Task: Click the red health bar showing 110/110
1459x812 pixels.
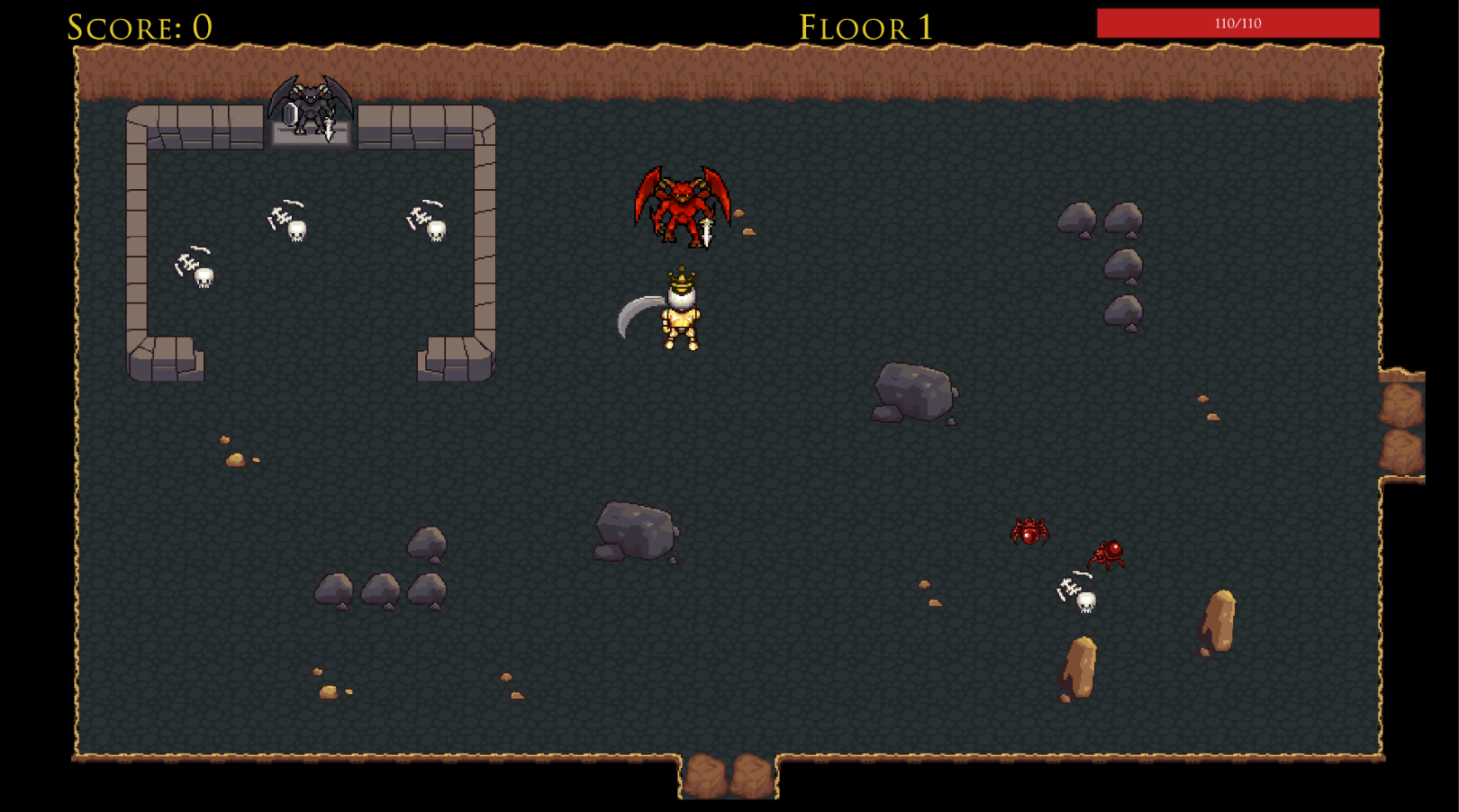Action: tap(1236, 24)
